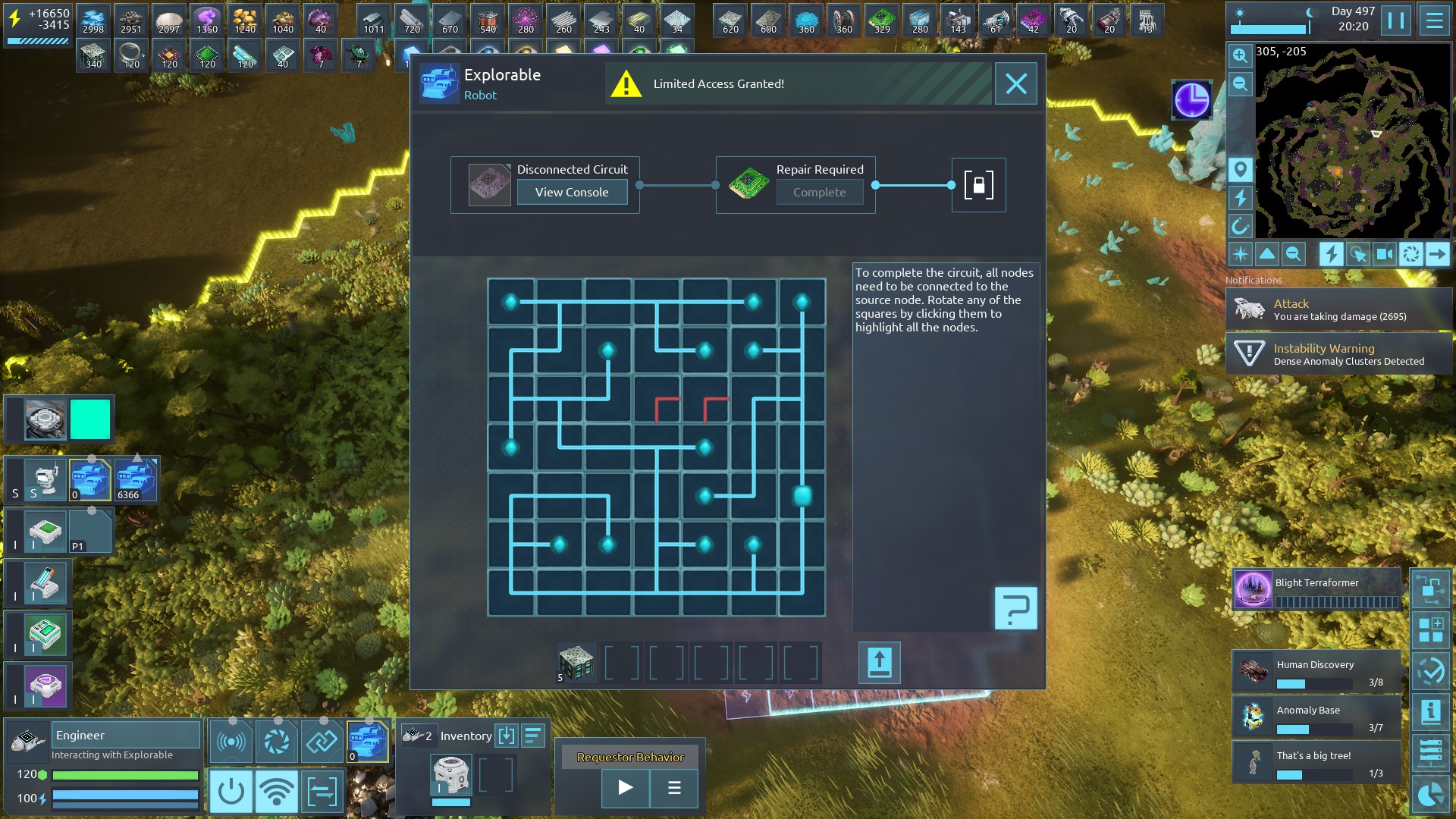Select the Blight Terraformer tracker
This screenshot has height=819, width=1456.
[x=1316, y=590]
